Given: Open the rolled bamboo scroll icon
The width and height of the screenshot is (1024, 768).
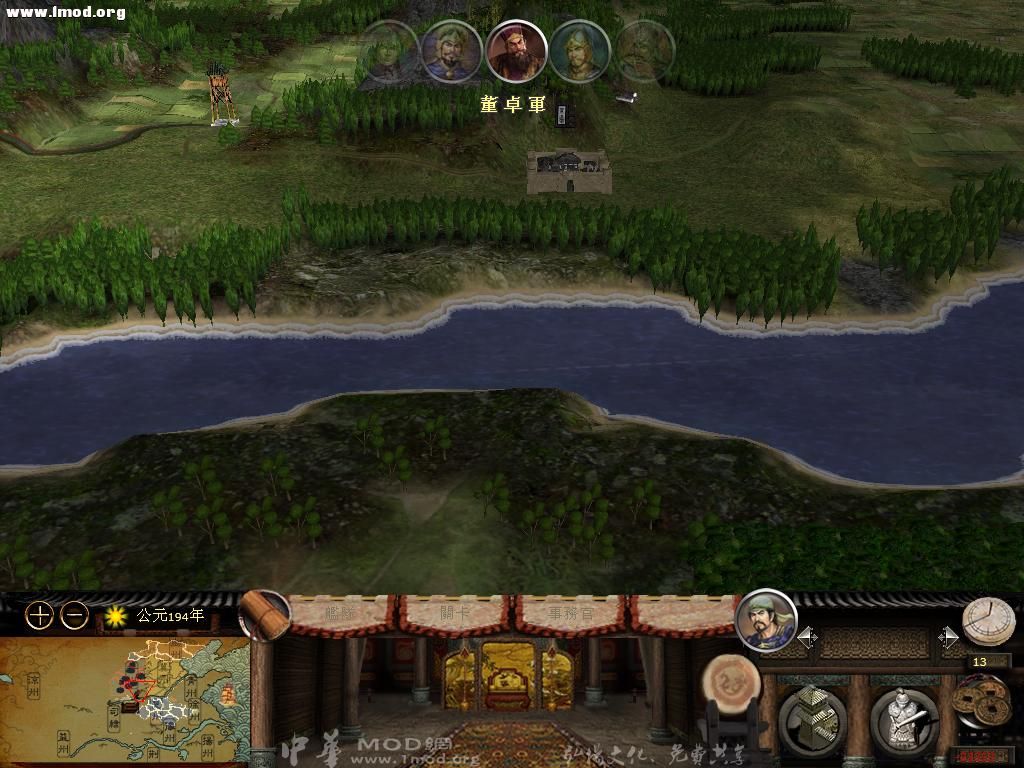Looking at the screenshot, I should click(265, 615).
